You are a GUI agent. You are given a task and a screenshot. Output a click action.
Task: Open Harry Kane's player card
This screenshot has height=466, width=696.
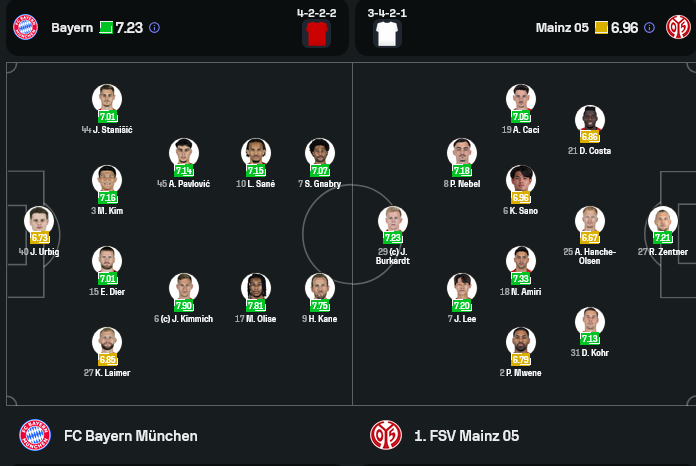click(x=320, y=288)
